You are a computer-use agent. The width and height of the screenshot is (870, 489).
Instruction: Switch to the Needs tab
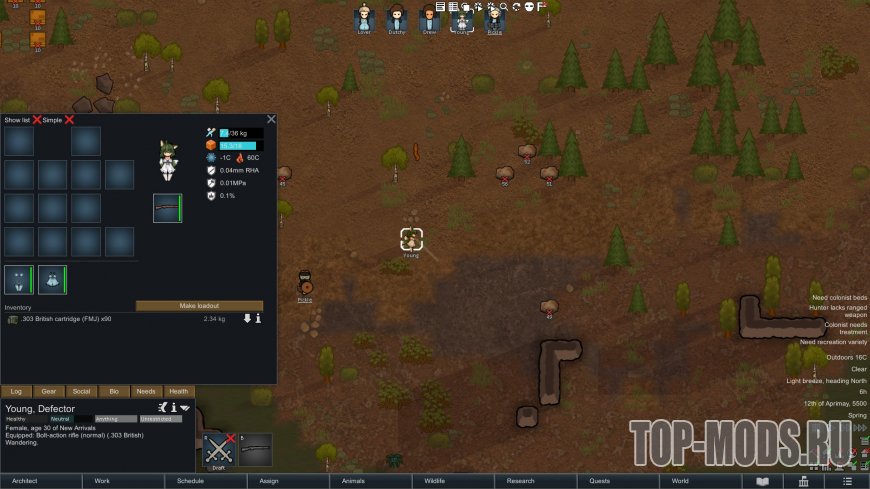click(146, 392)
